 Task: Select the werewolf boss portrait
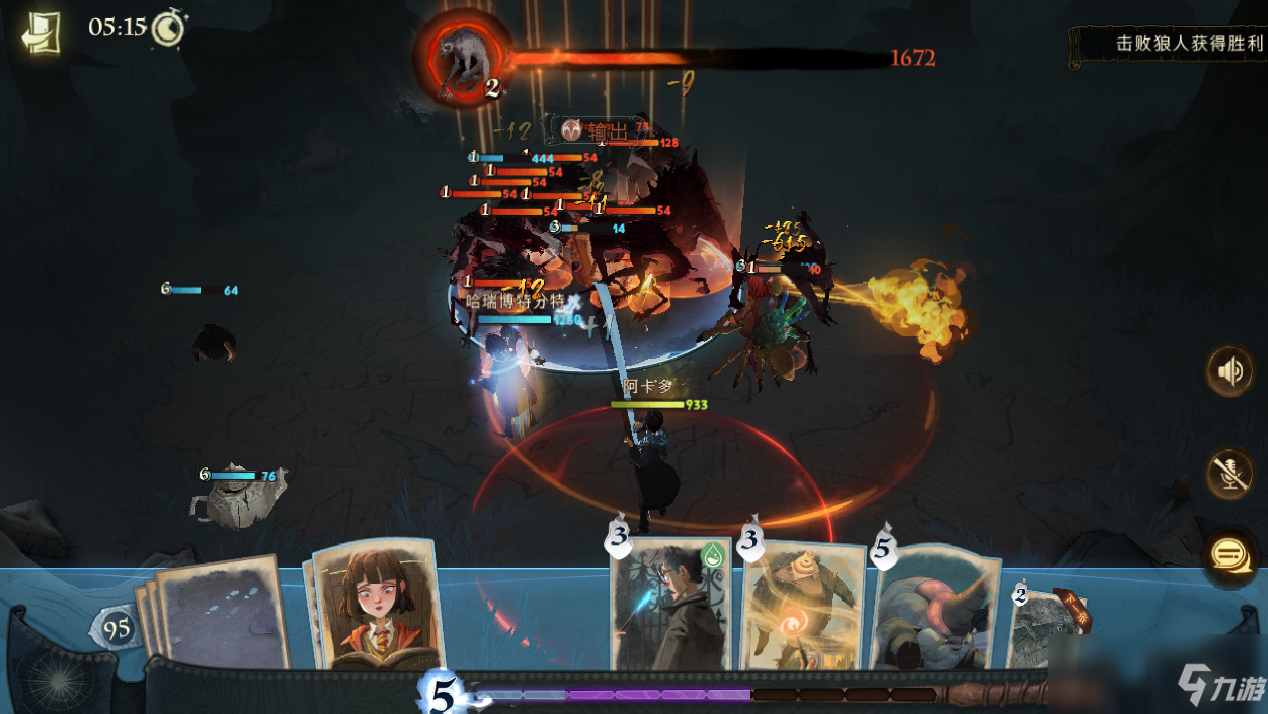click(x=461, y=57)
